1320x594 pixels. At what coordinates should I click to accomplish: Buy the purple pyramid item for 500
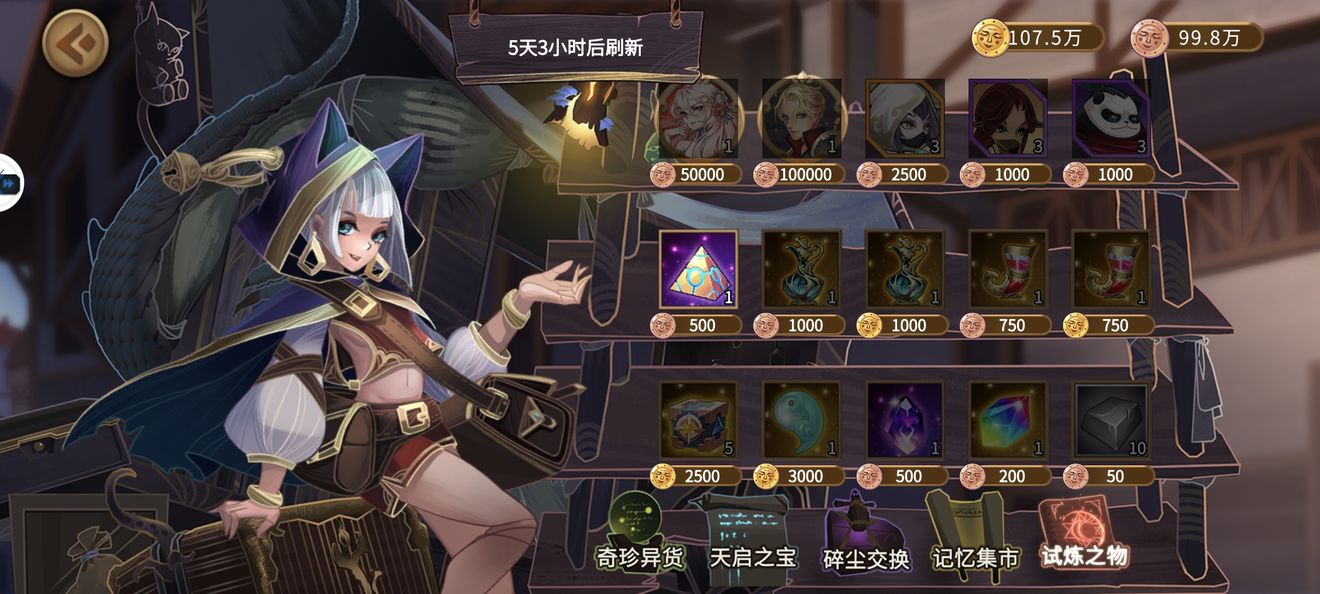[698, 270]
